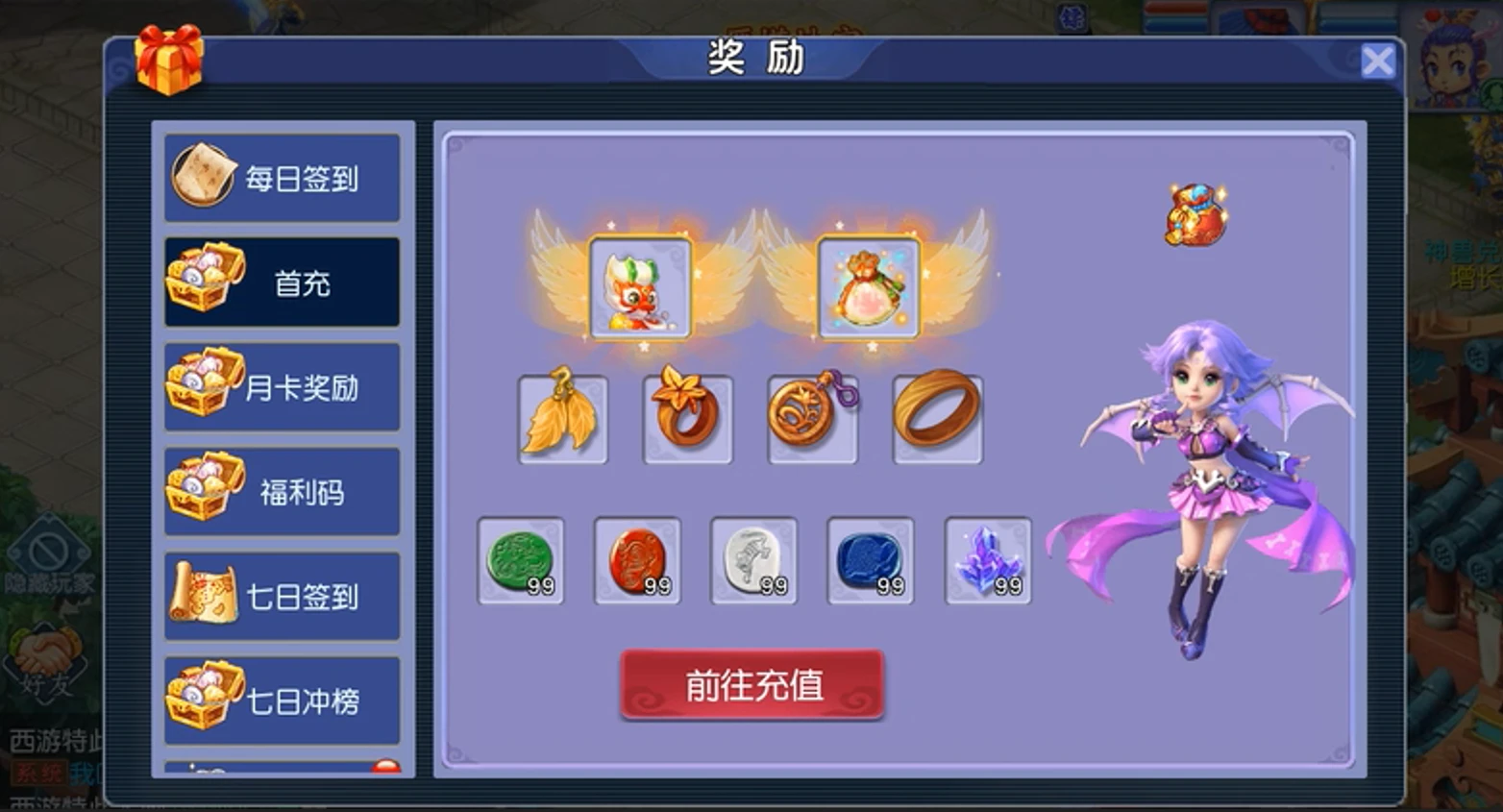Screen dimensions: 1503x812
Task: Open the 月卡奖励 rewards tab
Action: pyautogui.click(x=282, y=387)
